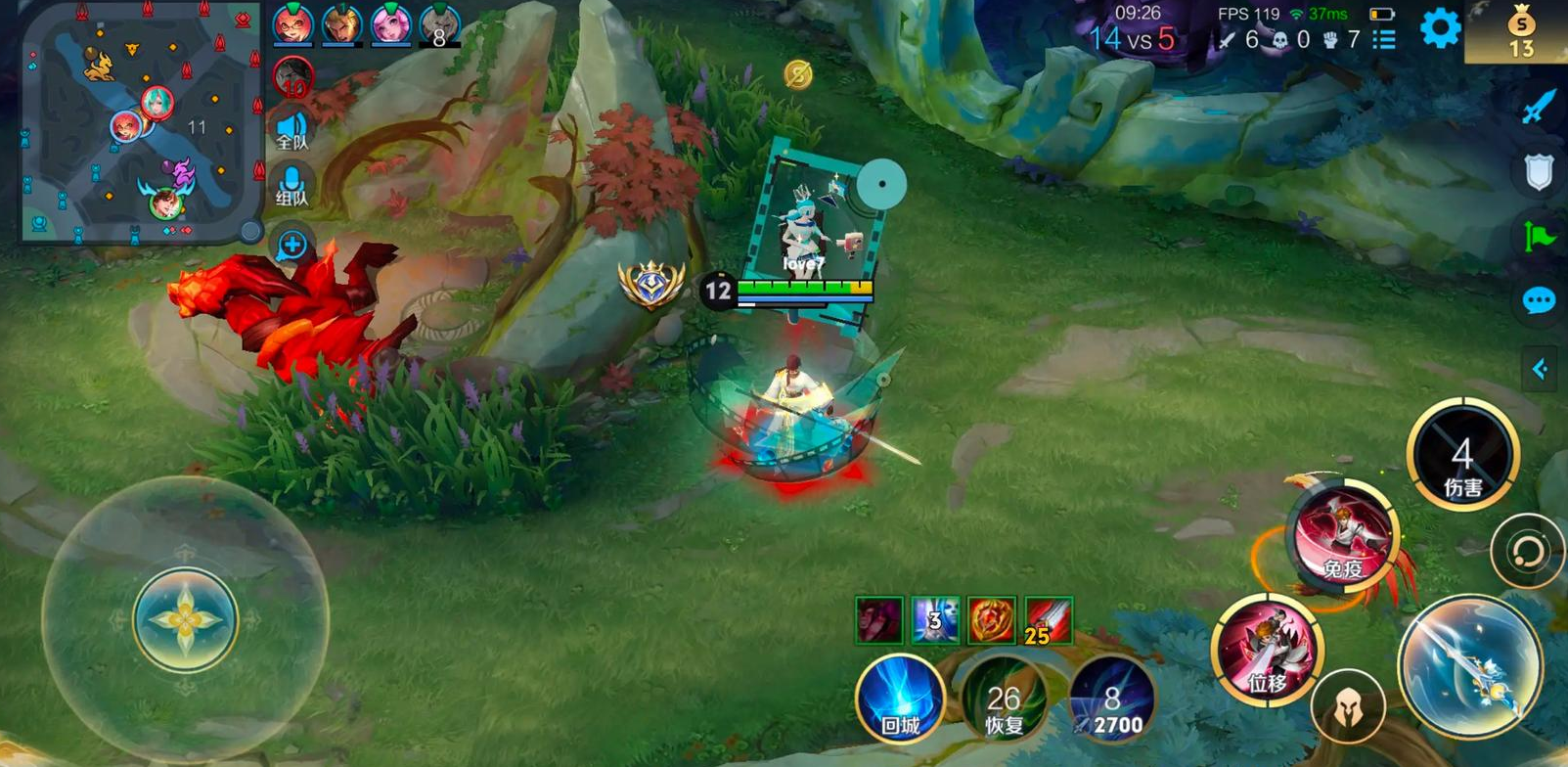Use the 回城 recall spell
The width and height of the screenshot is (1568, 767).
(x=900, y=698)
